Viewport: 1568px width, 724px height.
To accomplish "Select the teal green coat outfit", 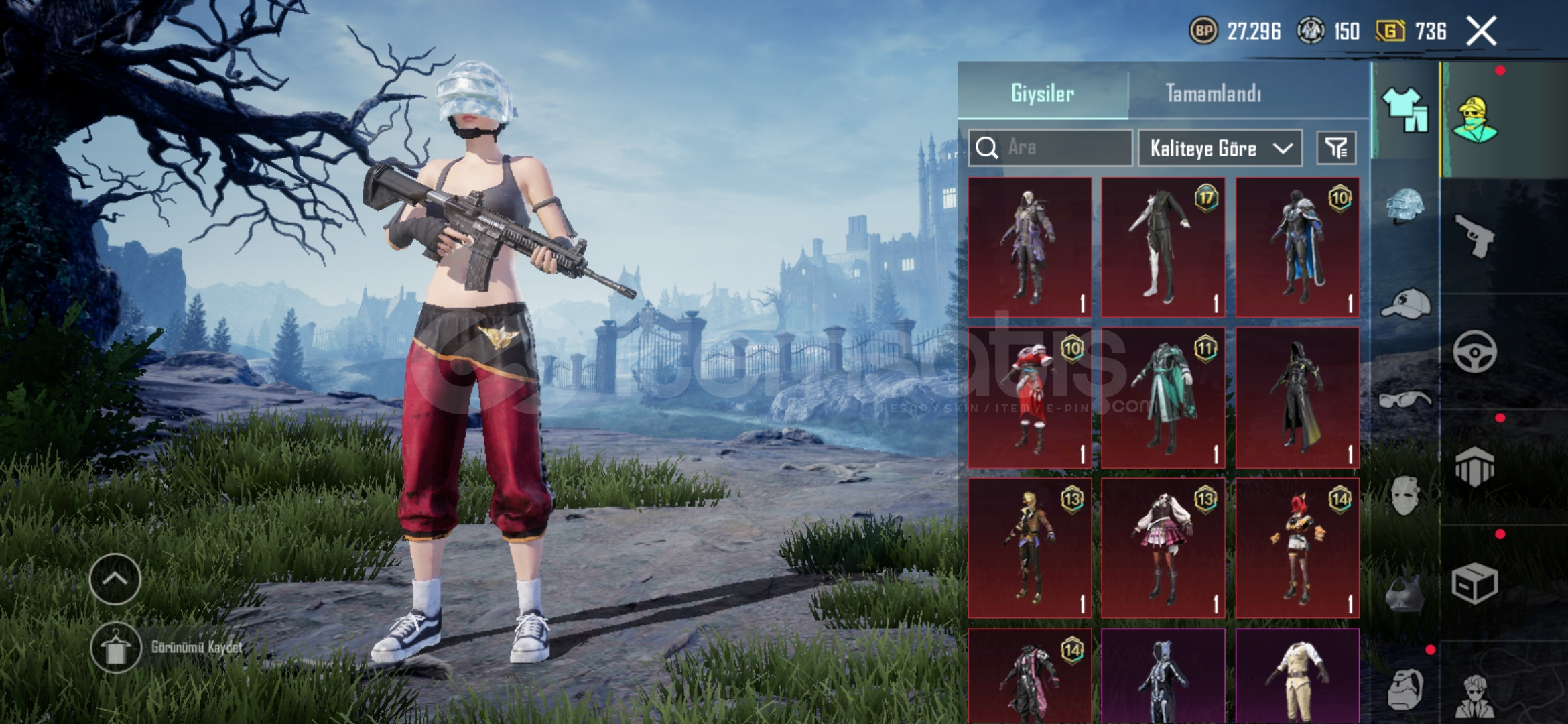I will click(1163, 398).
